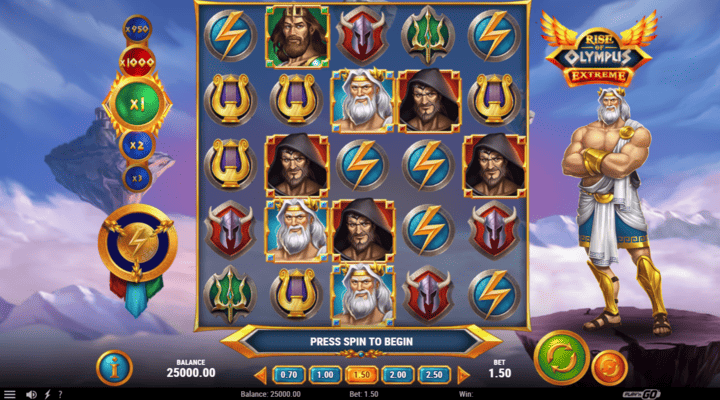Pick the 2.50 bet amount
The image size is (720, 400).
pyautogui.click(x=431, y=375)
